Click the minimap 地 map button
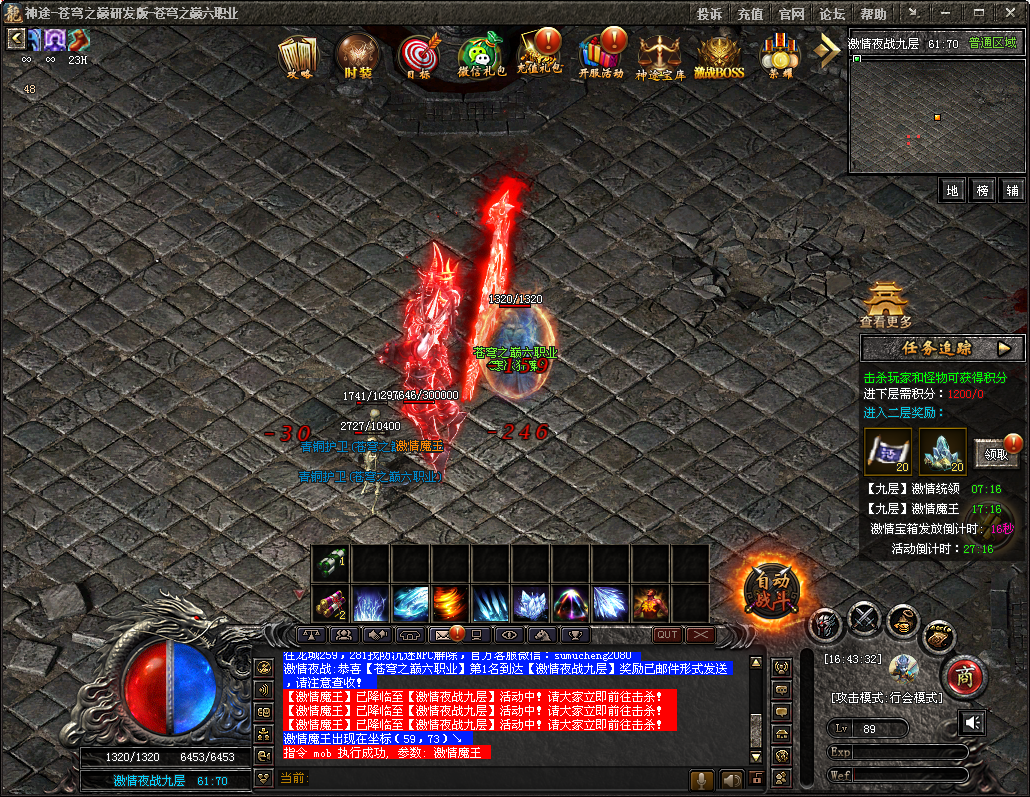The width and height of the screenshot is (1030, 797). (x=952, y=190)
